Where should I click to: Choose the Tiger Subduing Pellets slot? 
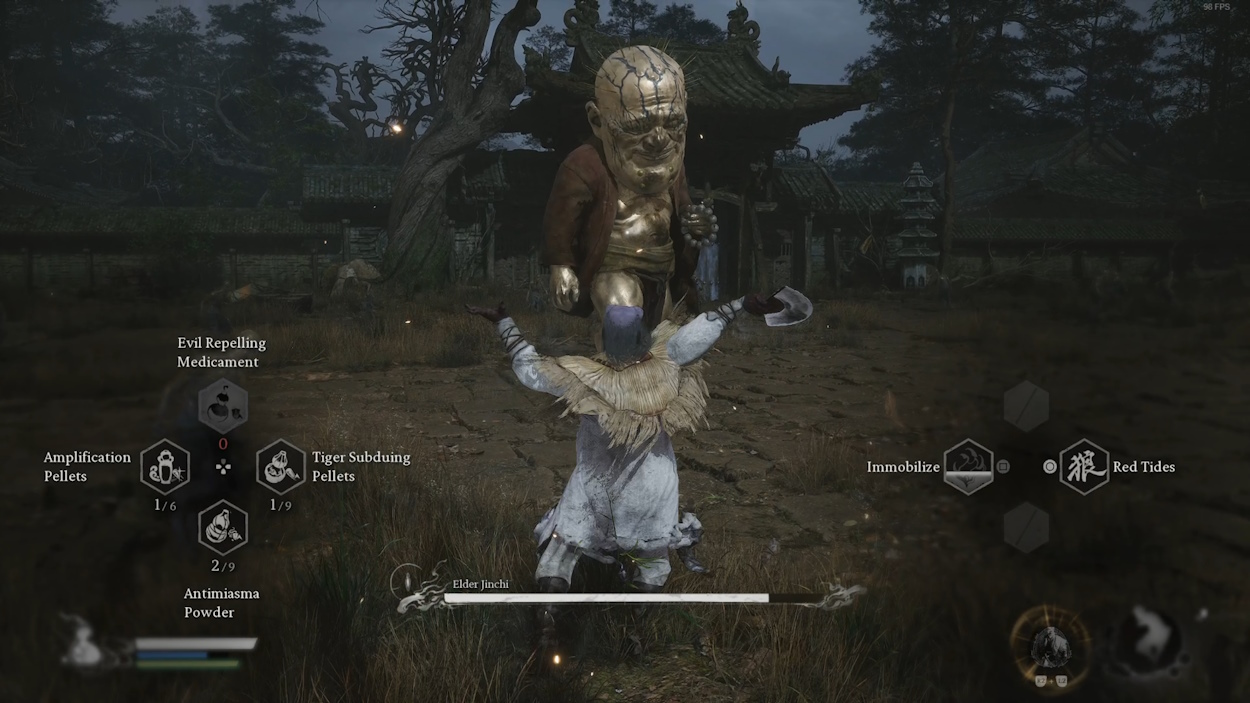coord(281,467)
